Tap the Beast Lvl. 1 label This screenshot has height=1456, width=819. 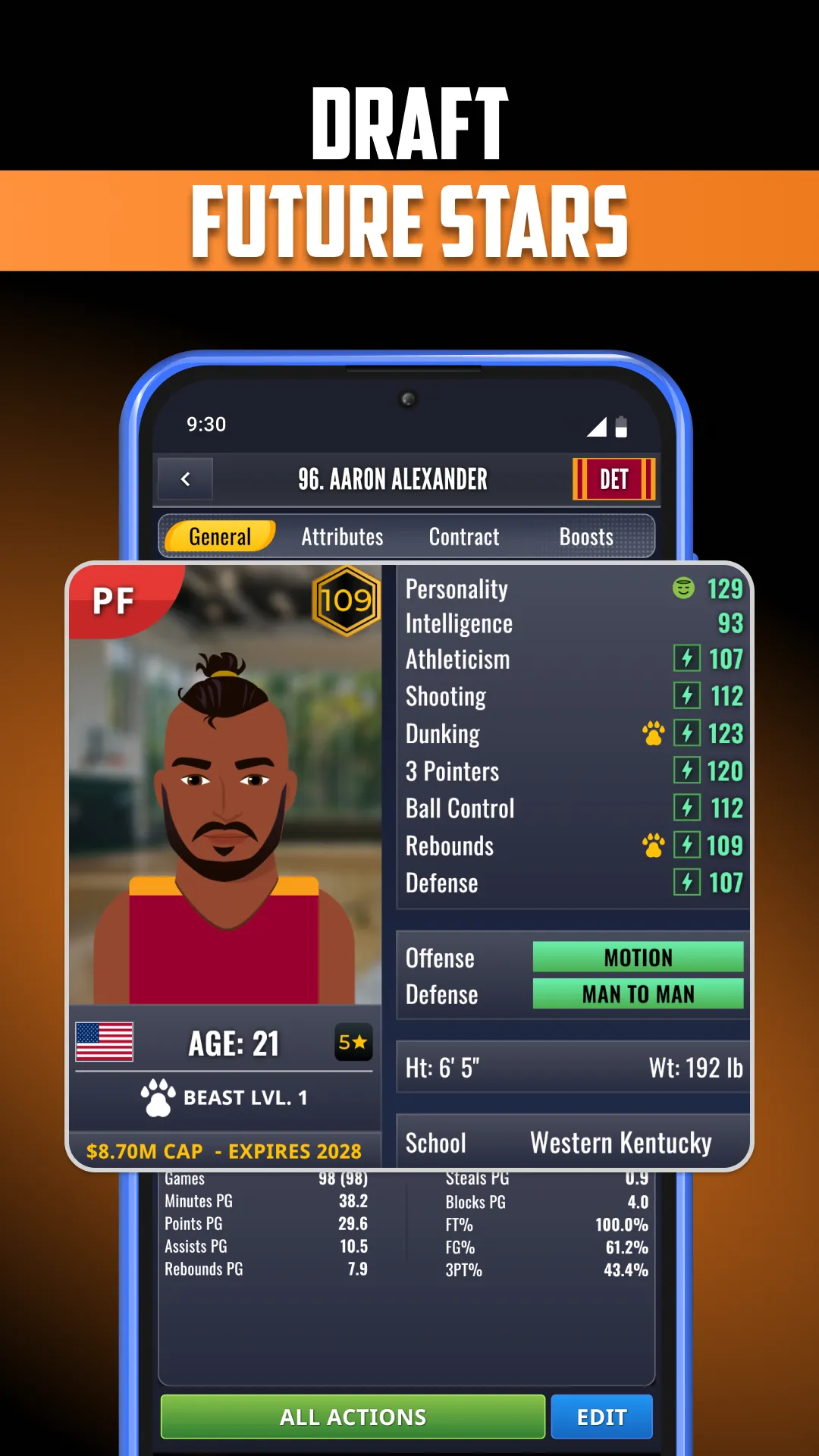tap(224, 1097)
